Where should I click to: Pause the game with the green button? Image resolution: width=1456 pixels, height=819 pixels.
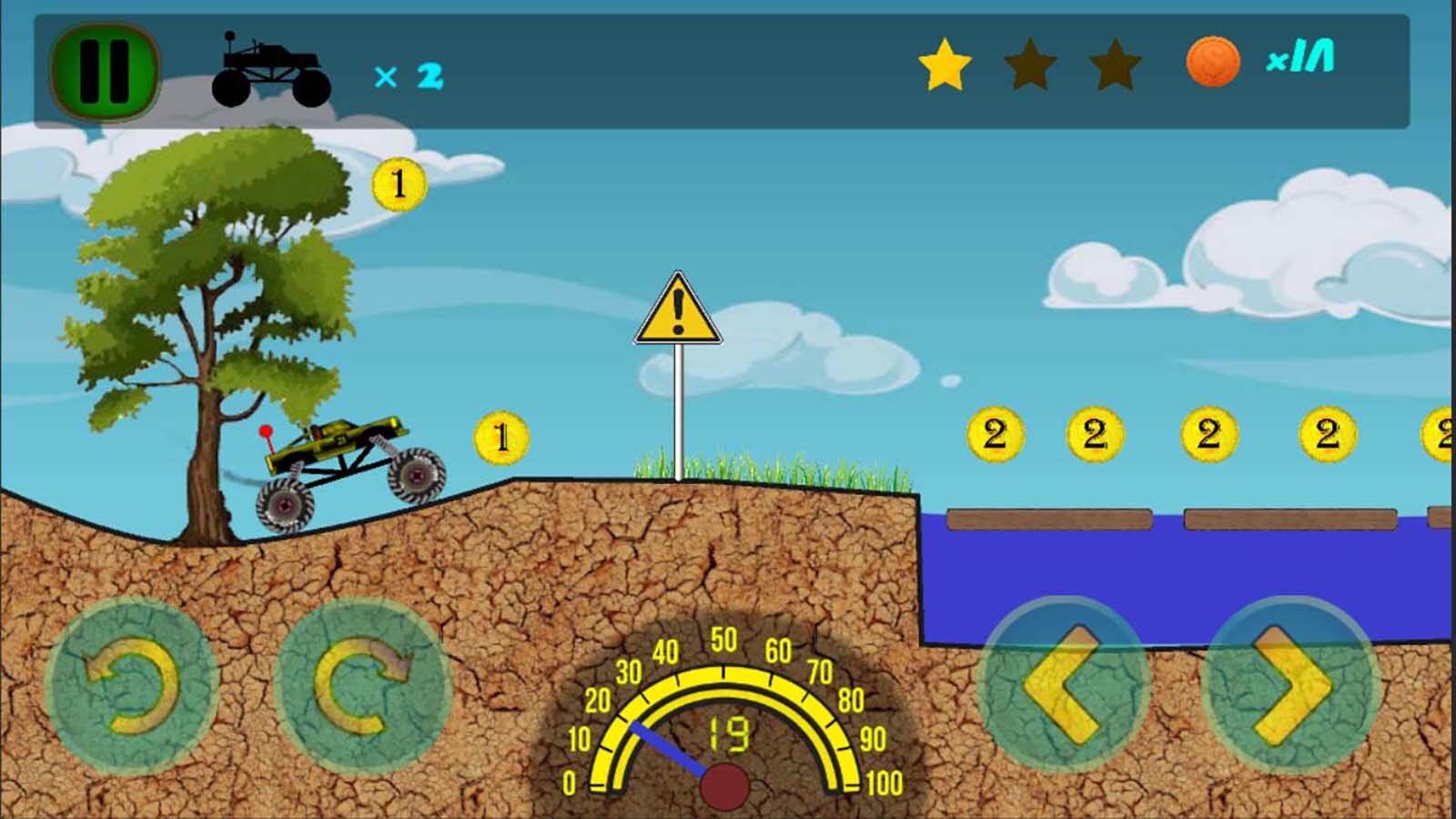[x=104, y=71]
